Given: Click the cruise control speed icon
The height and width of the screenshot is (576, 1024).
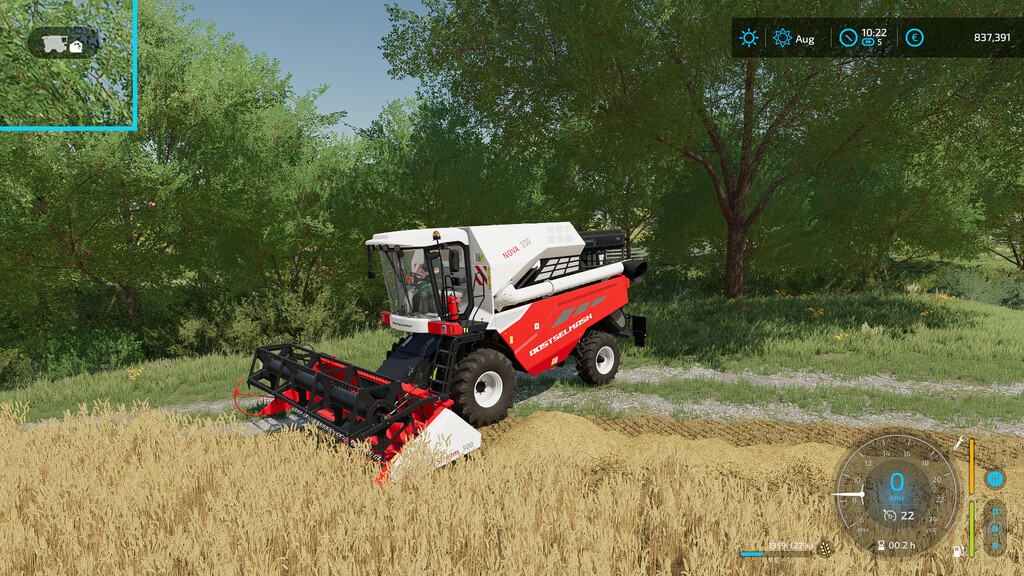Looking at the screenshot, I should point(889,516).
